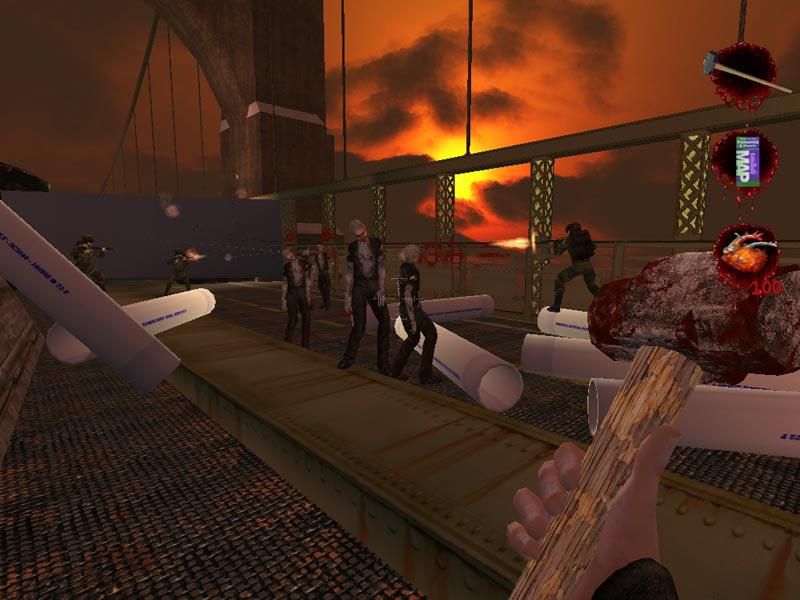The width and height of the screenshot is (800, 600).
Task: Click the anatomical heart health icon
Action: [x=746, y=253]
